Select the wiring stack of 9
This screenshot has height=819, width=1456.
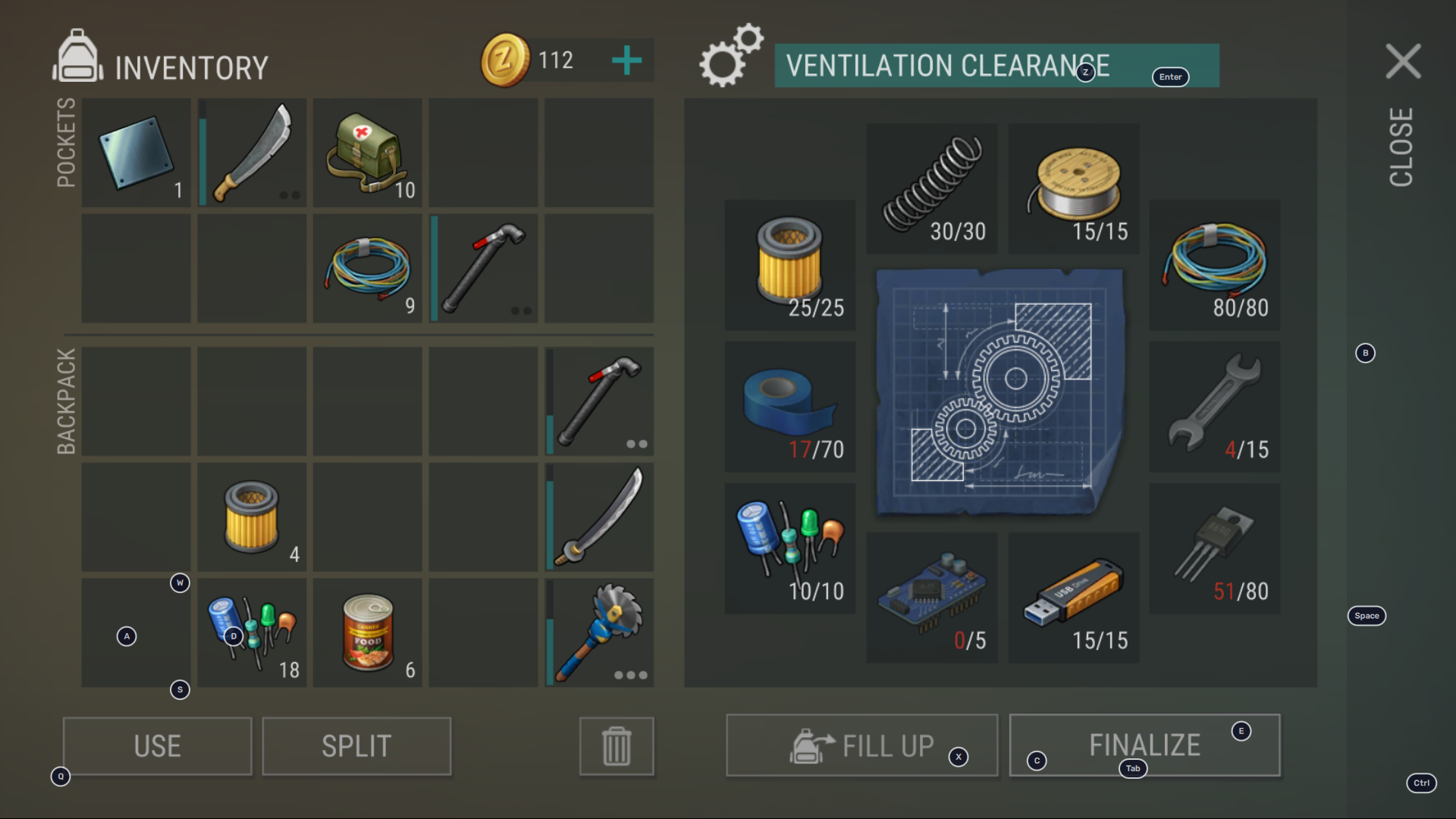368,268
